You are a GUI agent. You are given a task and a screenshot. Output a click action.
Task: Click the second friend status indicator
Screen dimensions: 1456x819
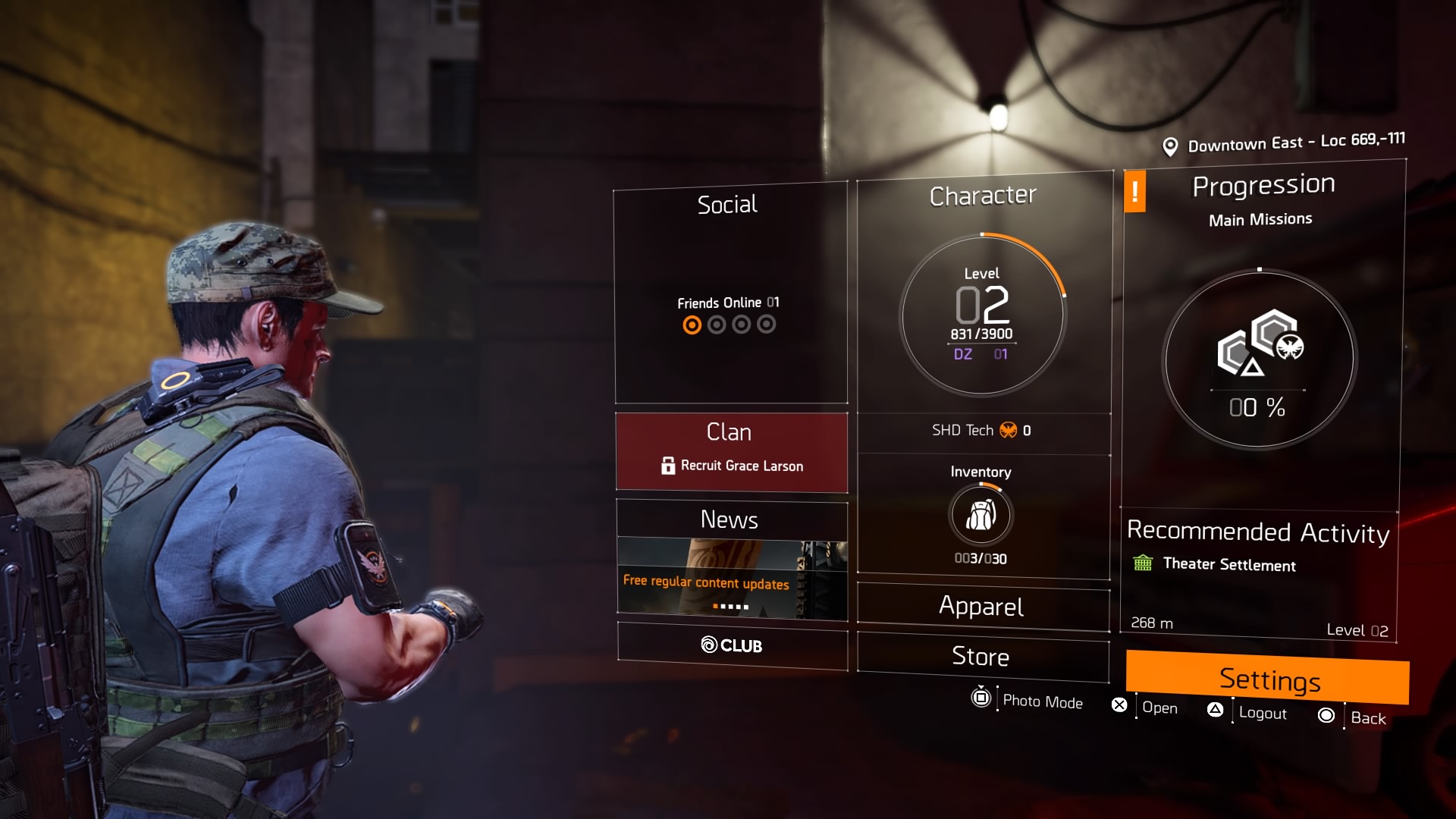click(x=716, y=325)
